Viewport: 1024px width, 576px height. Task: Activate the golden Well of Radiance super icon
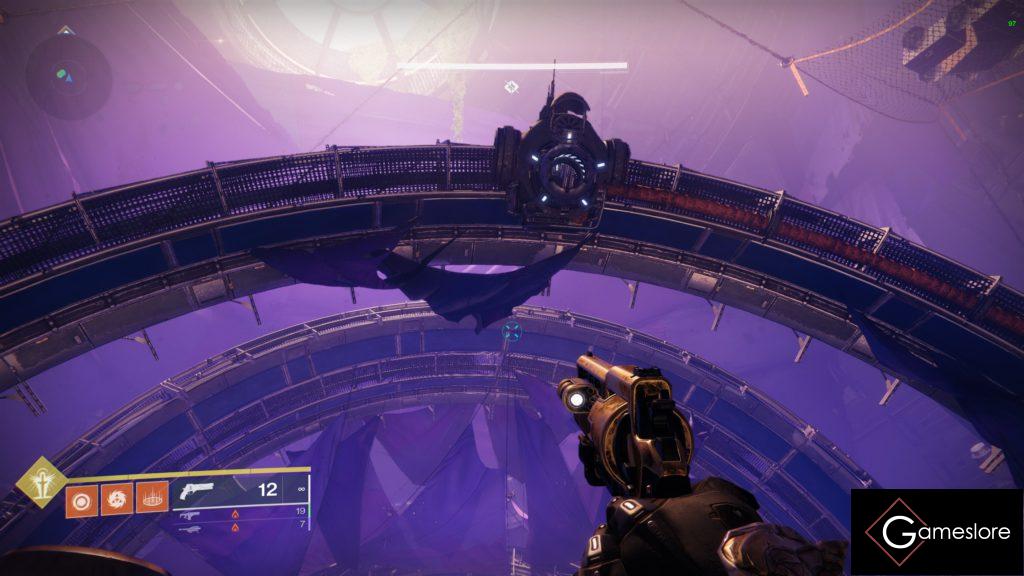tap(40, 481)
